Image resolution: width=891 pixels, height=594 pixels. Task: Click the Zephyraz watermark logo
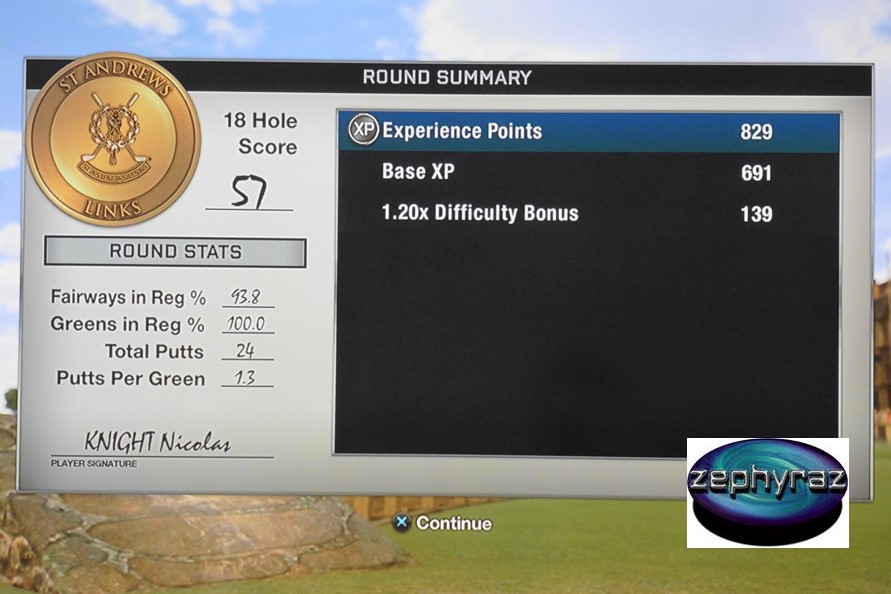tap(767, 491)
